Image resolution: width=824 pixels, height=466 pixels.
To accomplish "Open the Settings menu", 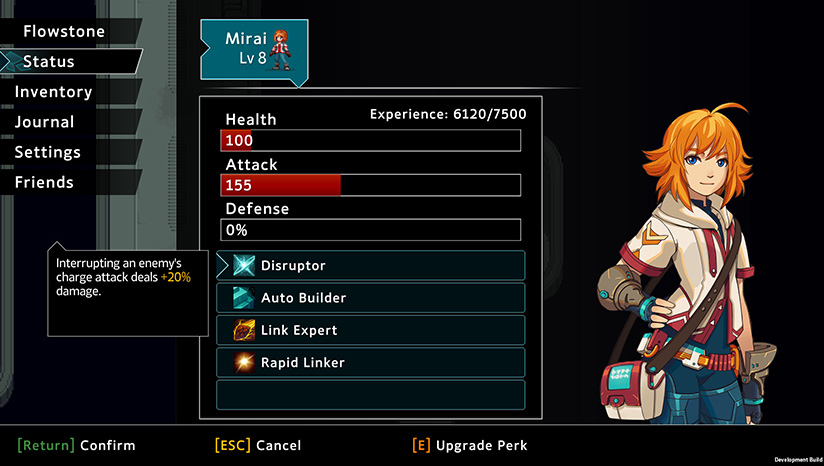I will pos(47,152).
